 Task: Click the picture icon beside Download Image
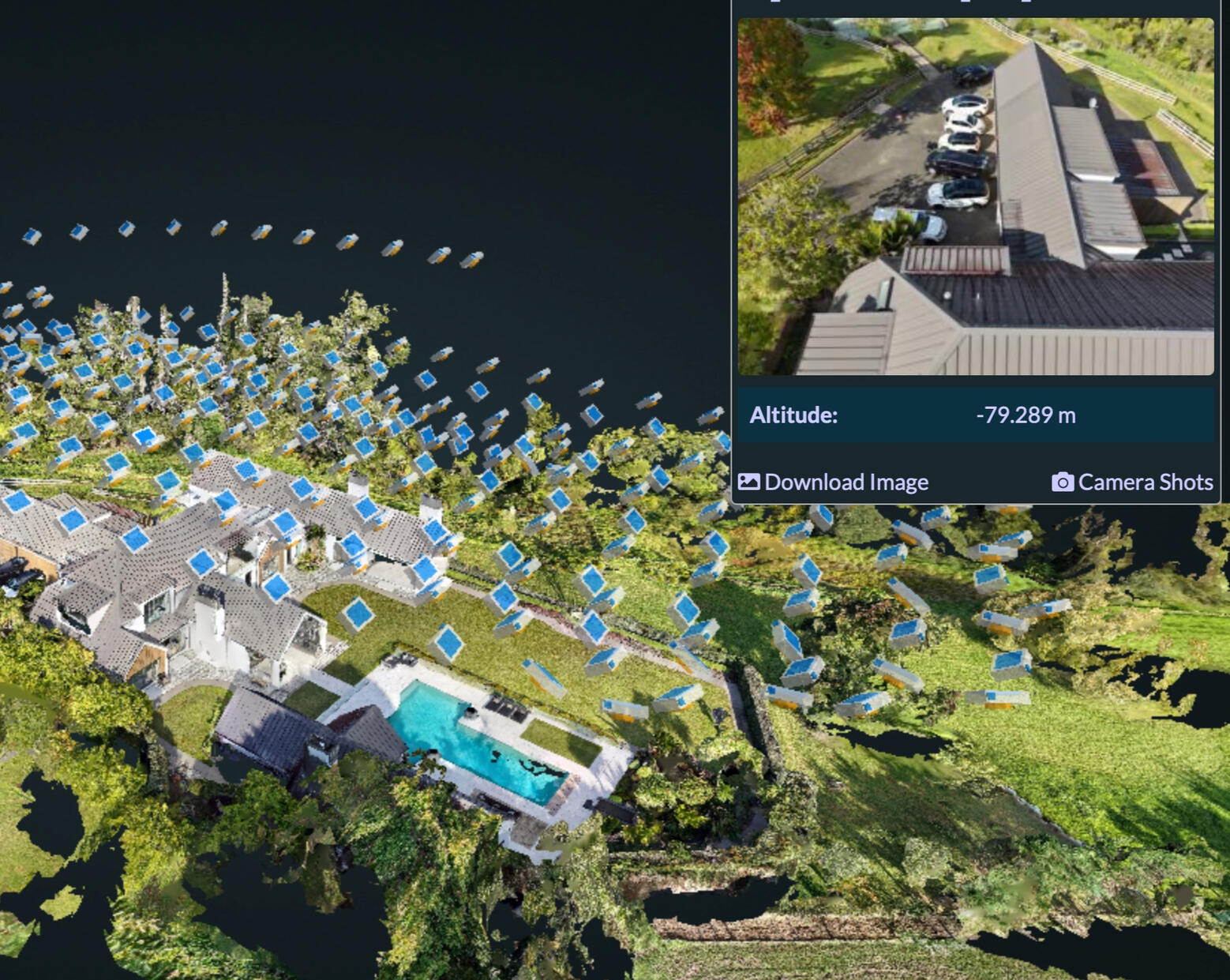coord(750,480)
